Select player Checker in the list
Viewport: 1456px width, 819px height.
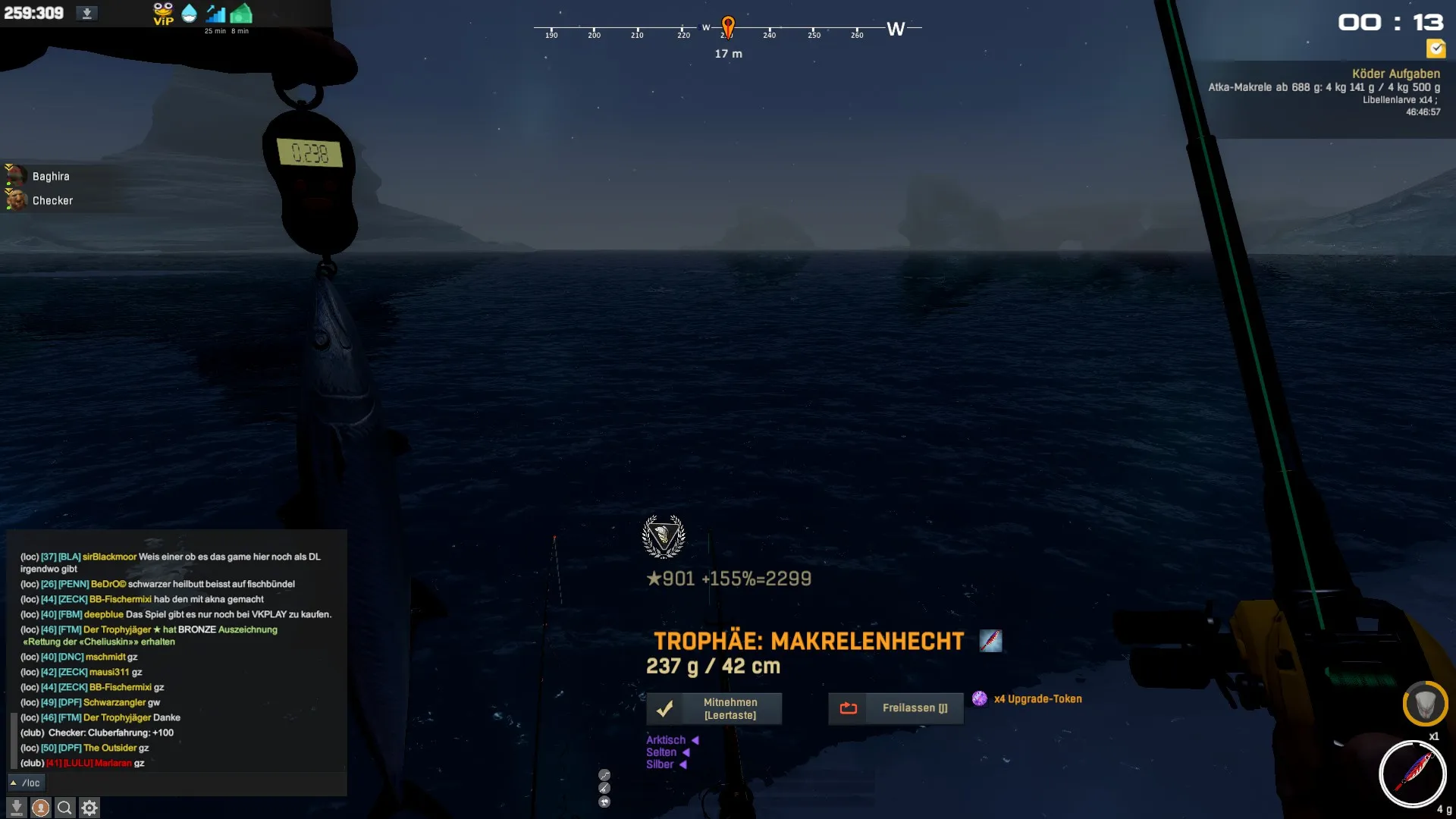click(52, 200)
